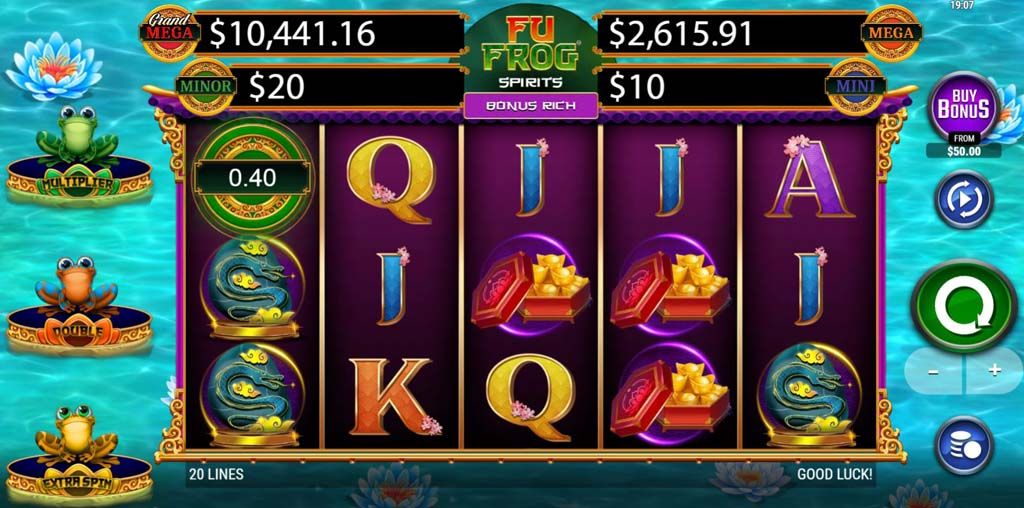Open the Buy Bonus feature
The width and height of the screenshot is (1024, 508).
[x=963, y=108]
